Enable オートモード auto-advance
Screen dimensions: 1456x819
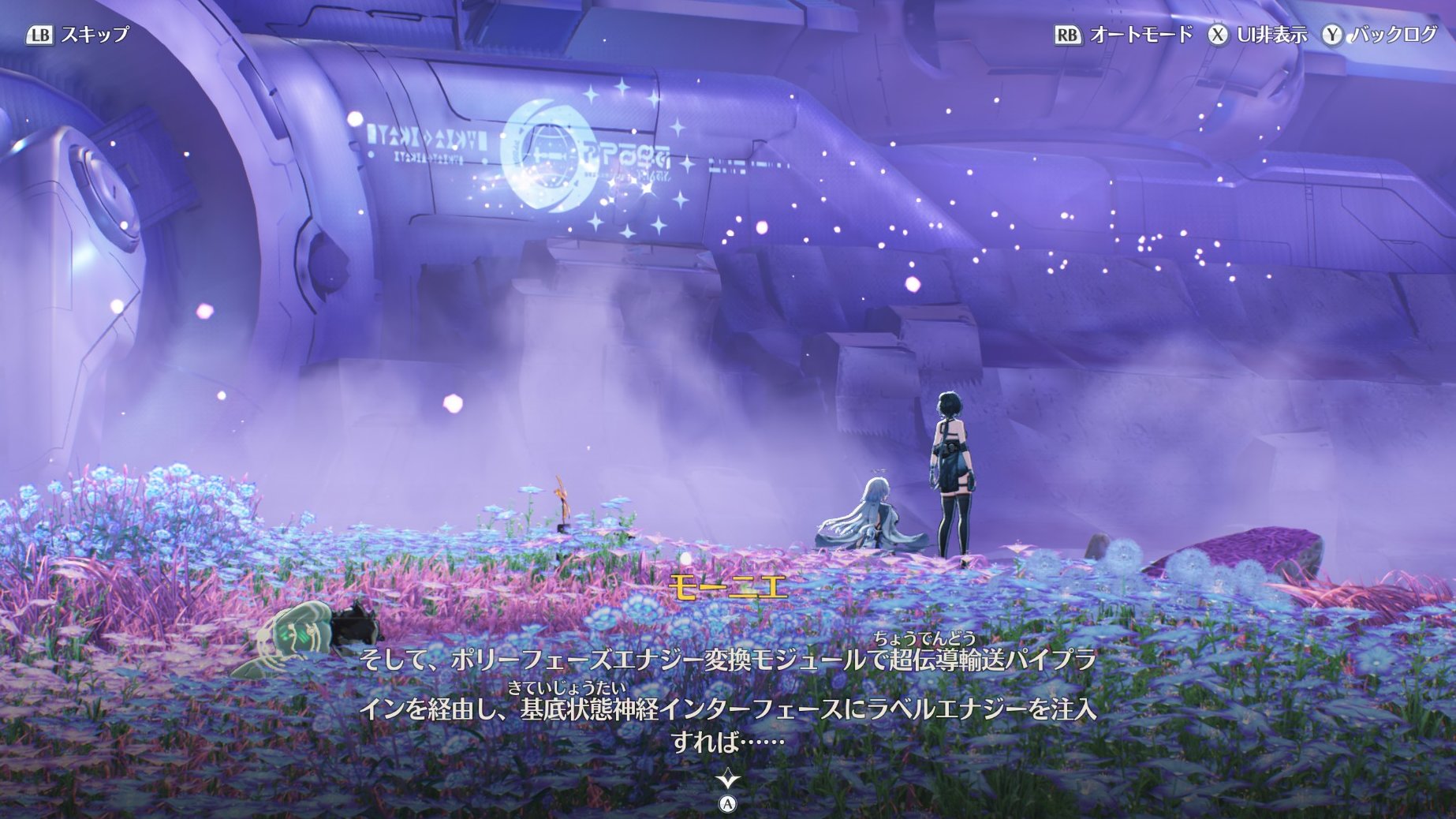(1123, 35)
